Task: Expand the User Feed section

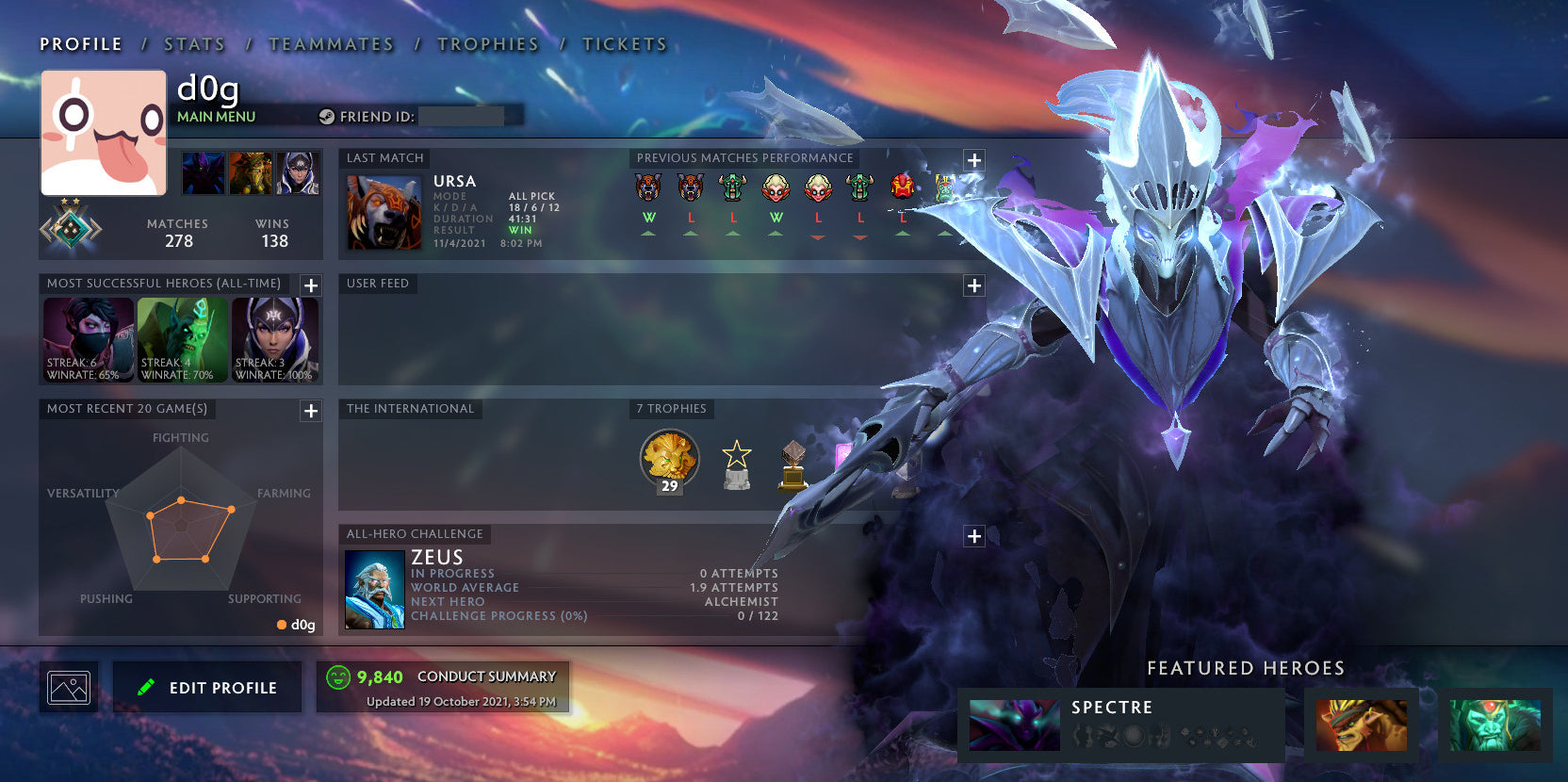Action: 973,284
